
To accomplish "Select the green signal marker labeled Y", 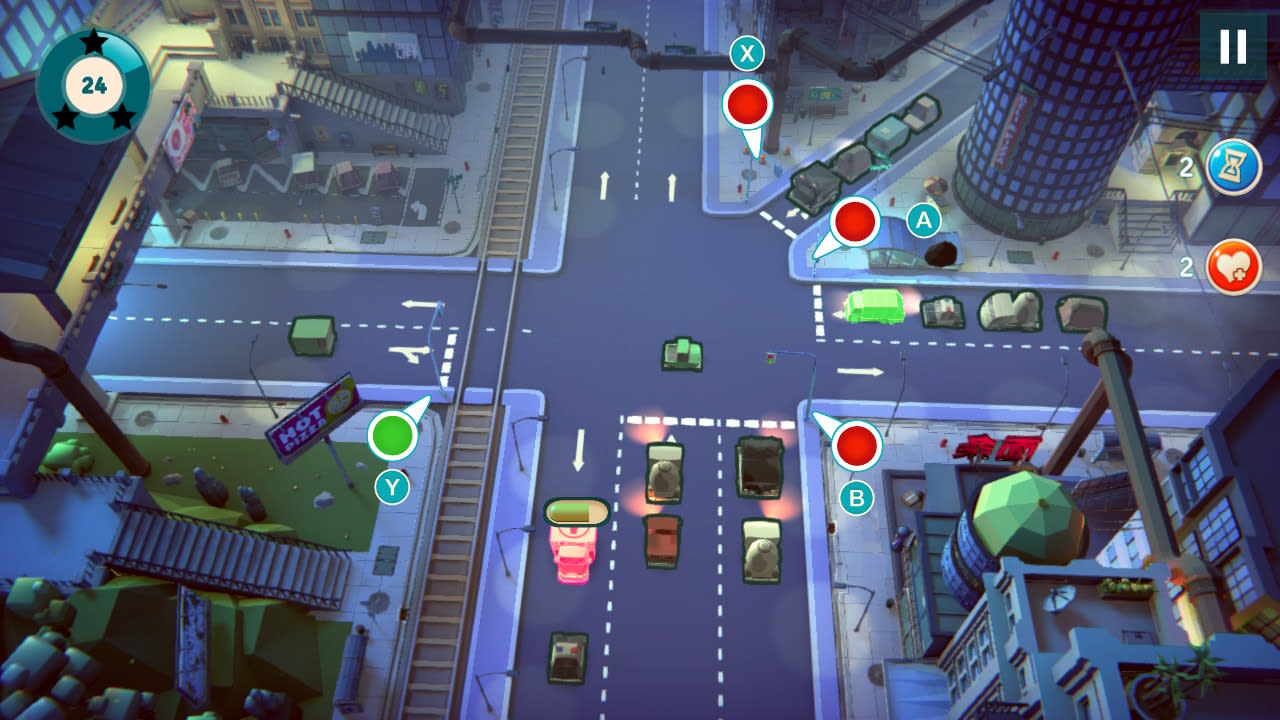I will [x=395, y=436].
